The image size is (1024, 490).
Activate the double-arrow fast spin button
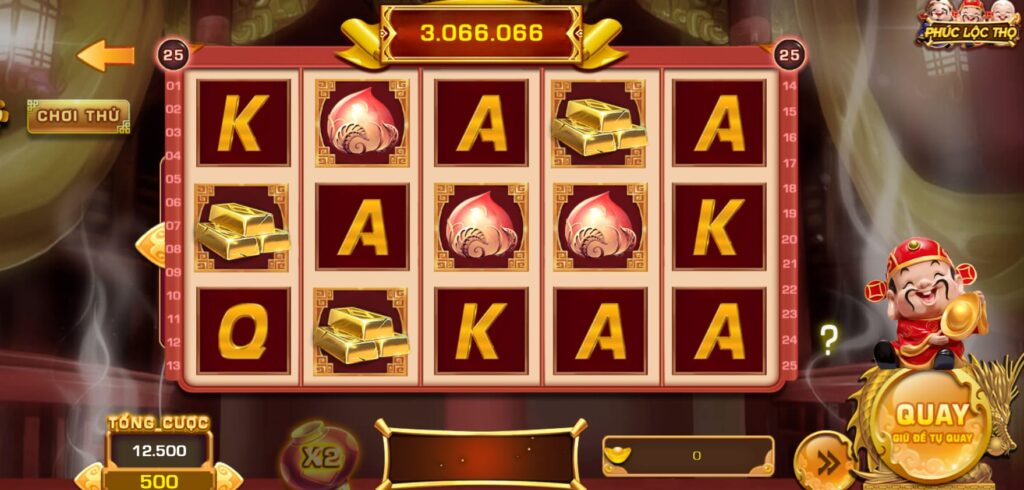pos(823,459)
